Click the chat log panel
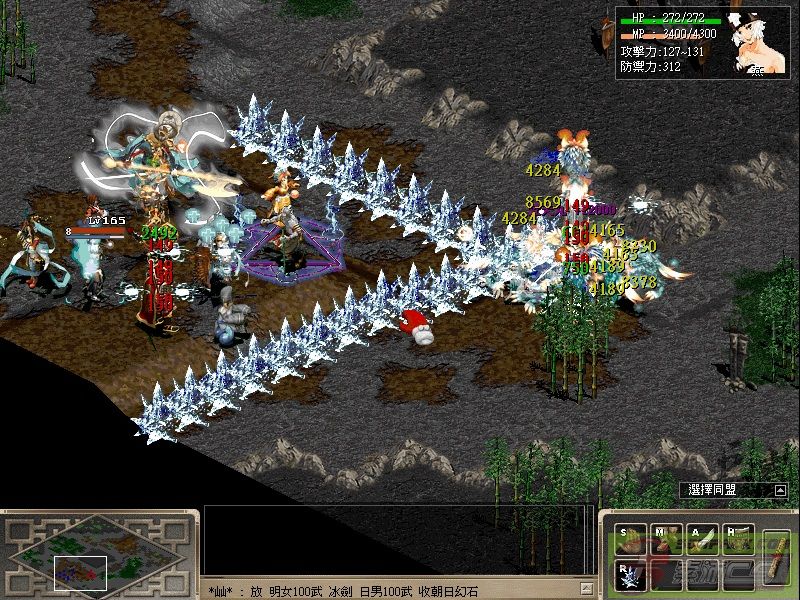 396,540
